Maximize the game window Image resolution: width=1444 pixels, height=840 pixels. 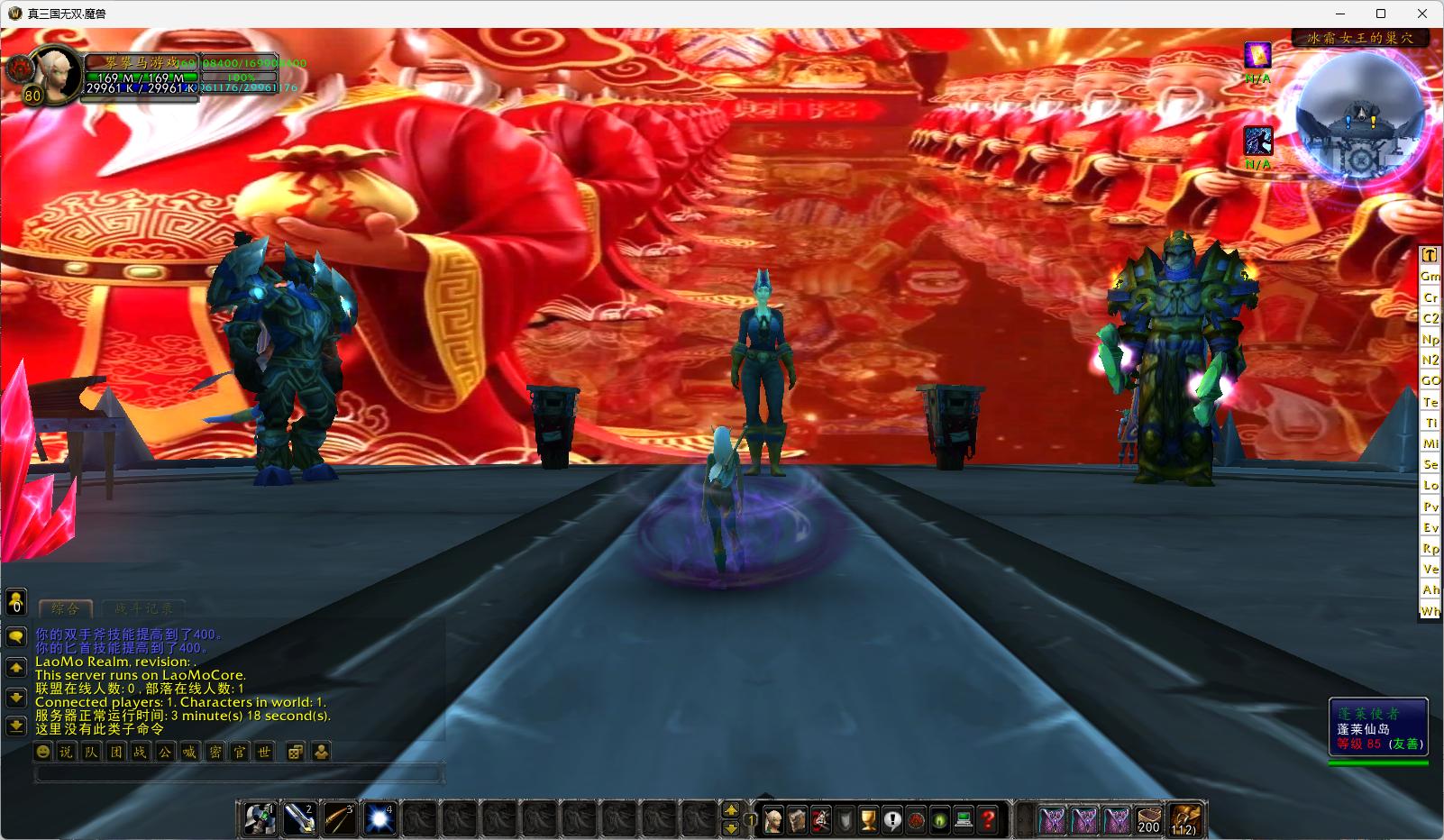[x=1380, y=14]
